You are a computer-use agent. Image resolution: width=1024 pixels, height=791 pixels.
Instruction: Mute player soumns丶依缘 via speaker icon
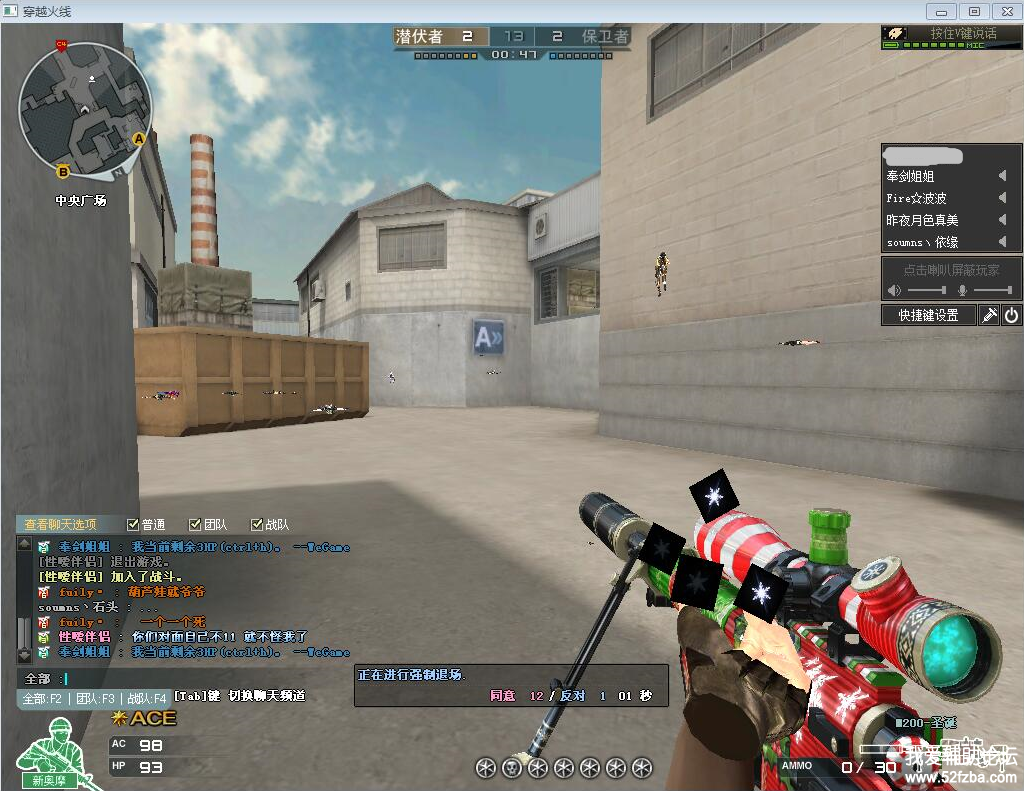pyautogui.click(x=1002, y=242)
